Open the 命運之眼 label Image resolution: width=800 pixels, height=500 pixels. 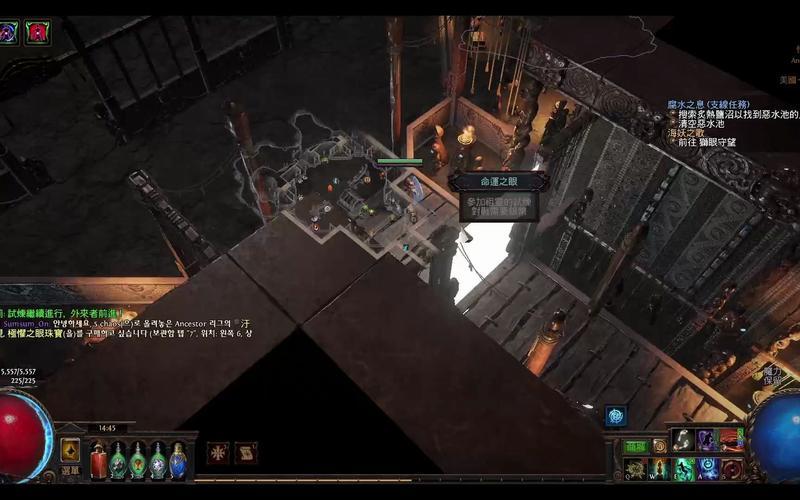point(498,181)
